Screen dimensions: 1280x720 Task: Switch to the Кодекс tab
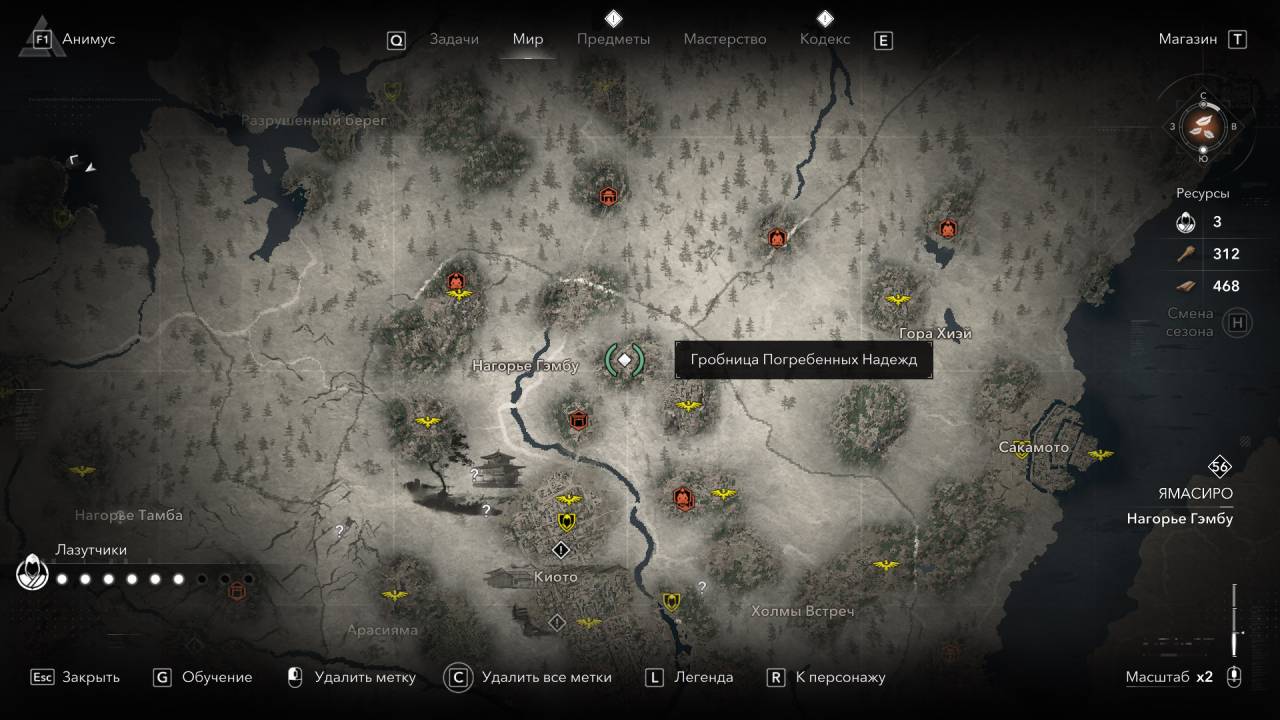pos(825,39)
